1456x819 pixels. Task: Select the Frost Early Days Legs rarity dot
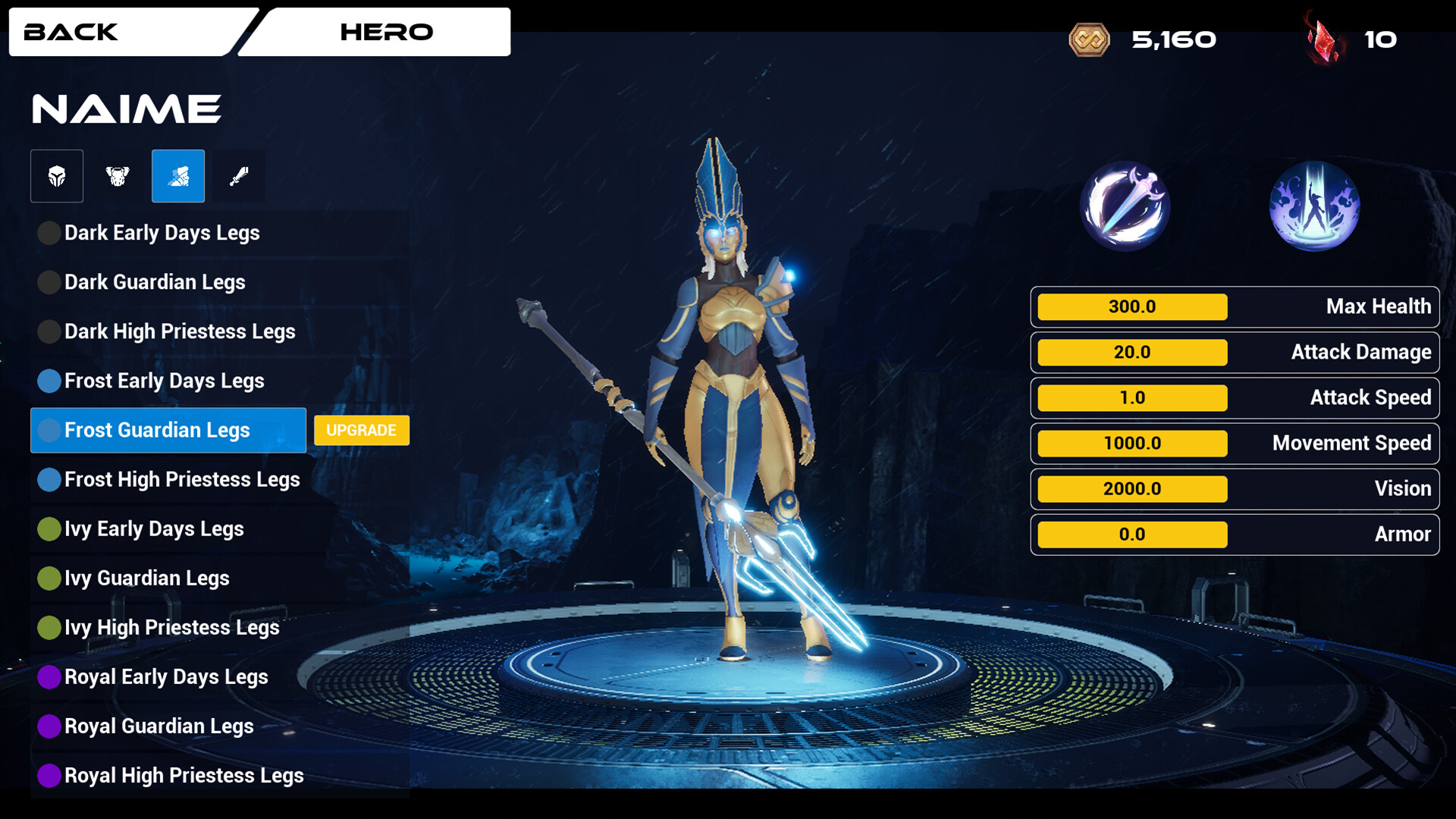click(49, 381)
